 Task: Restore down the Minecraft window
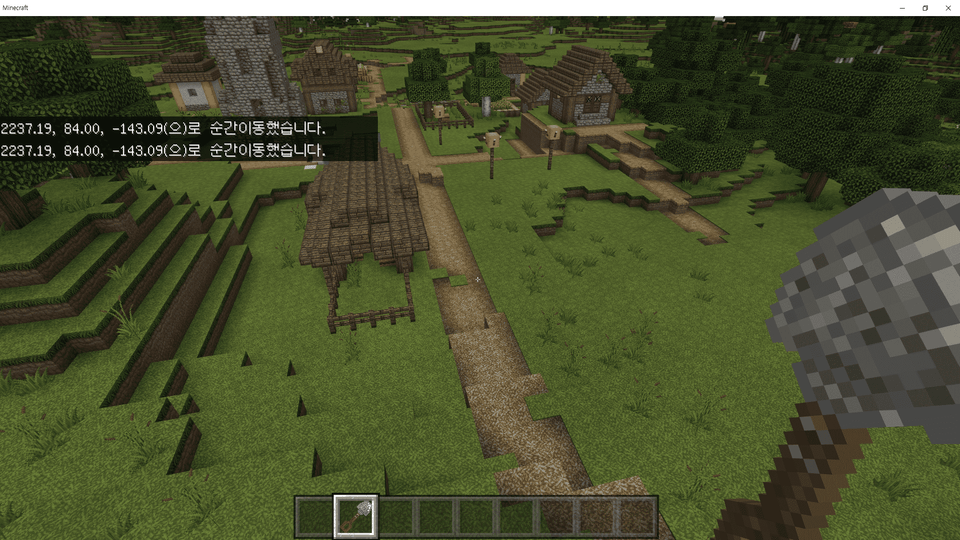coord(925,8)
